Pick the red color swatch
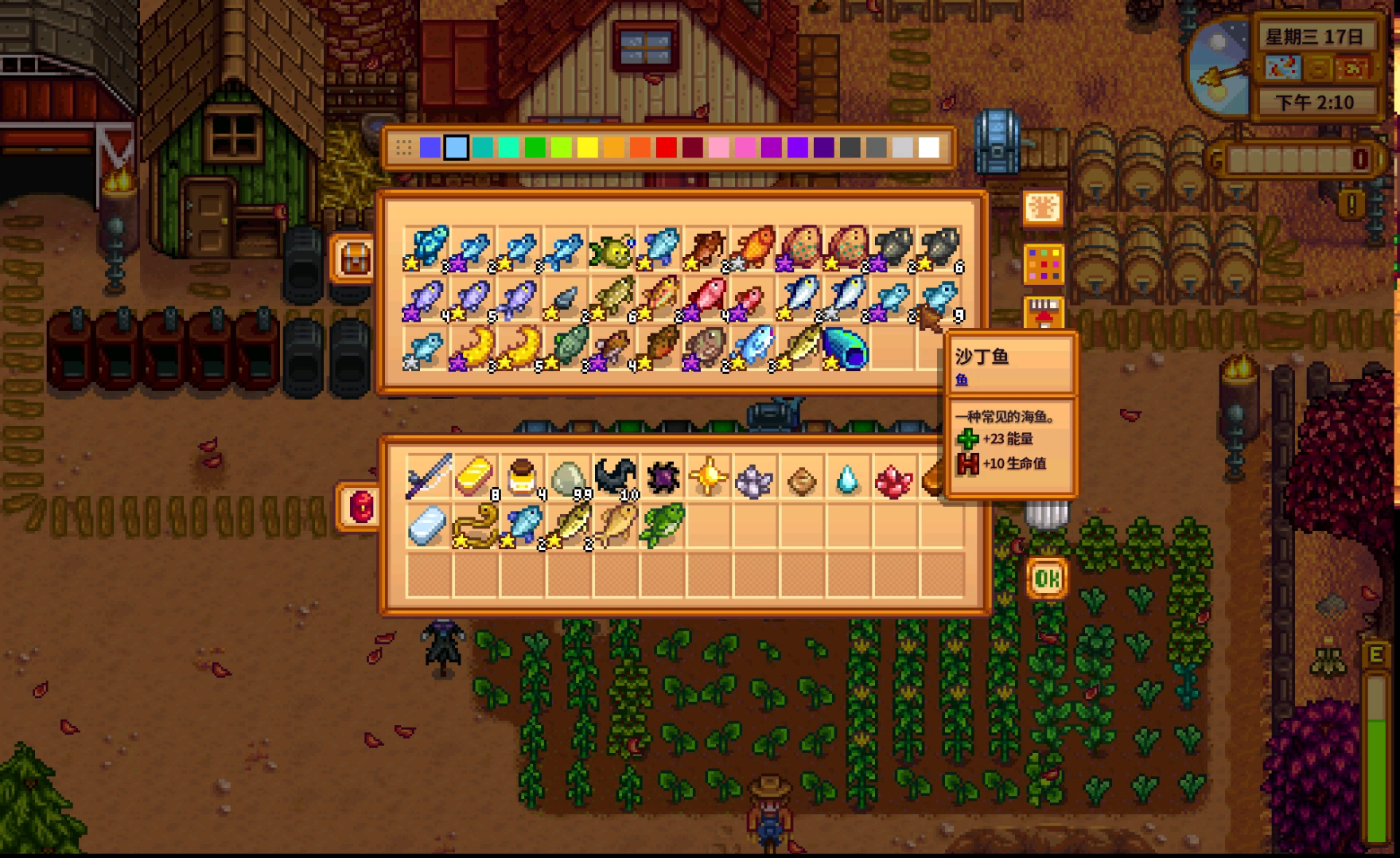The height and width of the screenshot is (858, 1400). click(x=666, y=147)
